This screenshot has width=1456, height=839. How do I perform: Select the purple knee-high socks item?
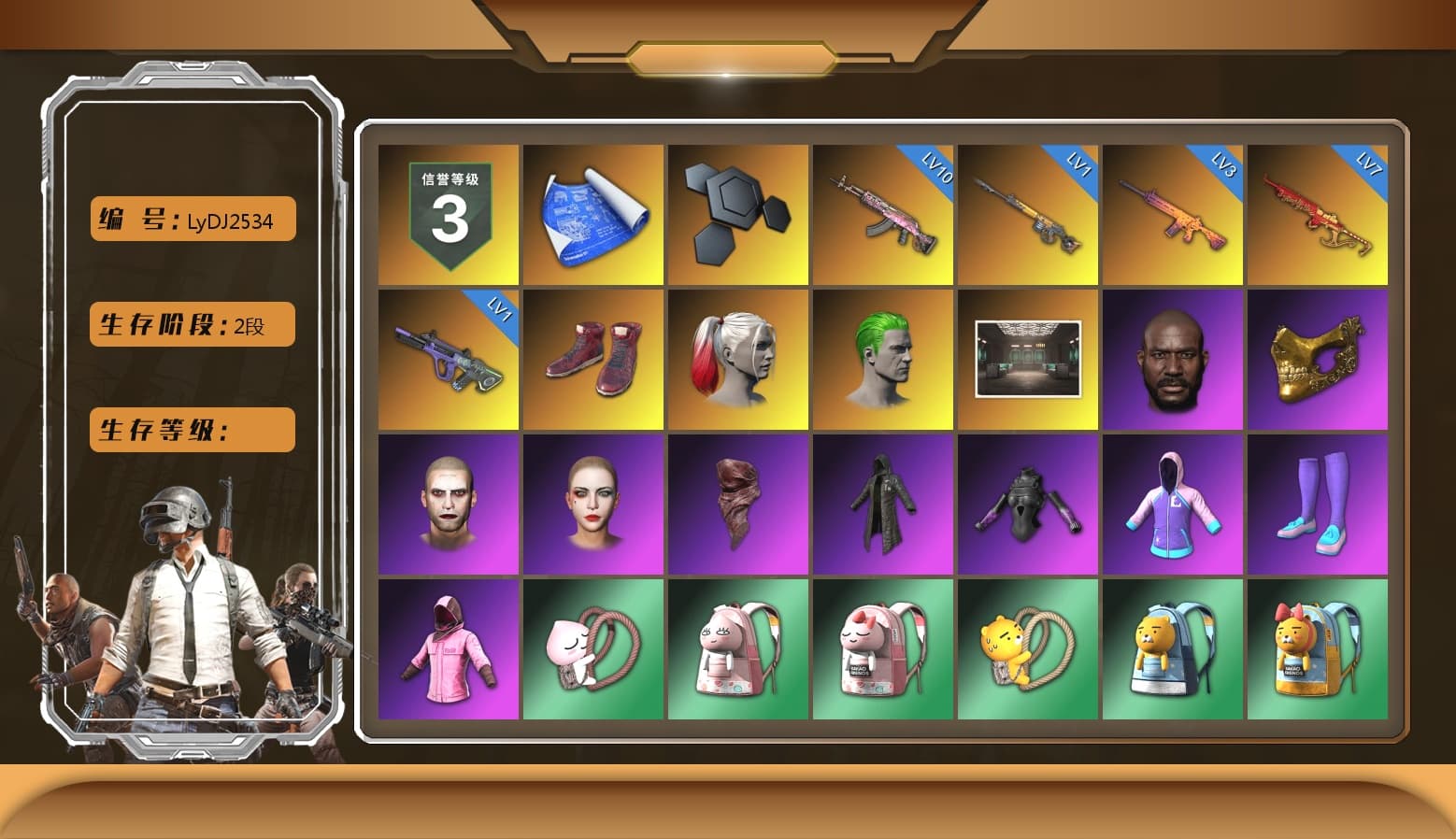coord(1319,505)
